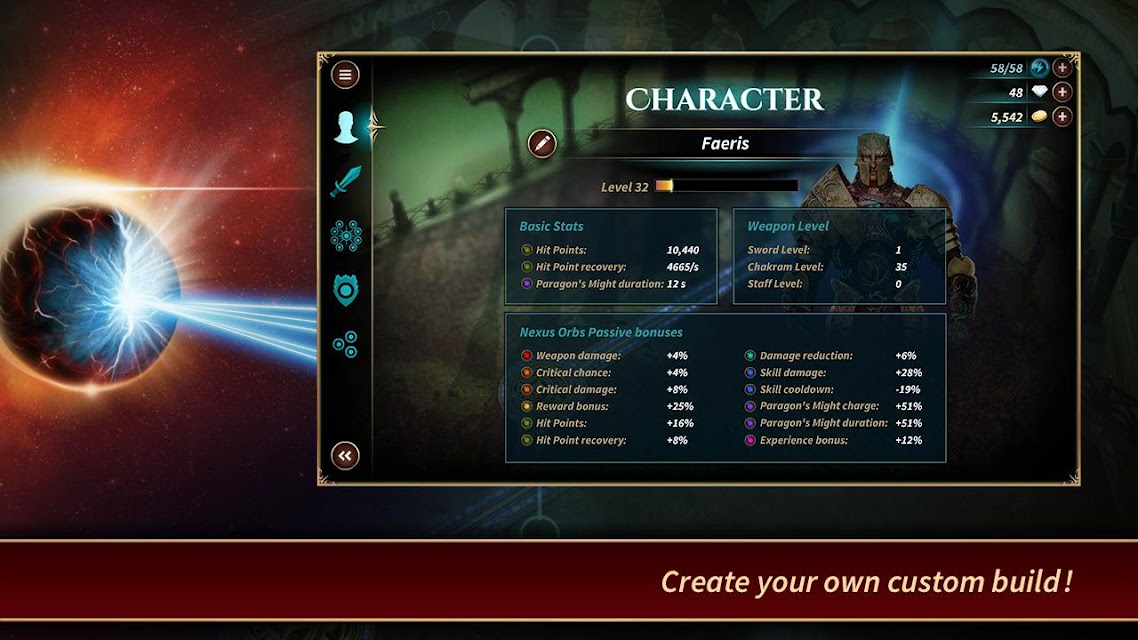Edit character name with pencil button

tap(542, 143)
